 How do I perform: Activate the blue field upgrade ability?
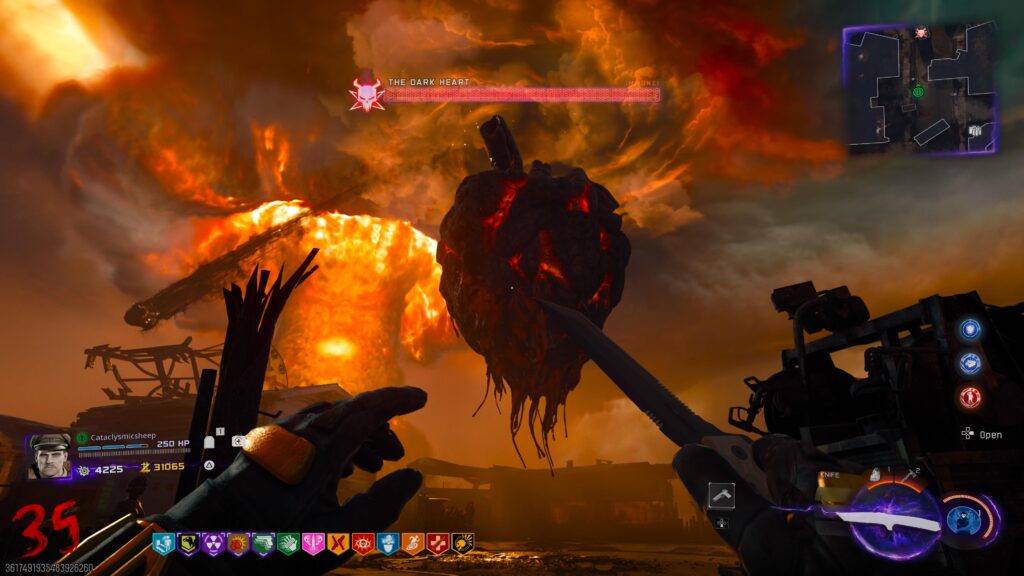(x=964, y=520)
